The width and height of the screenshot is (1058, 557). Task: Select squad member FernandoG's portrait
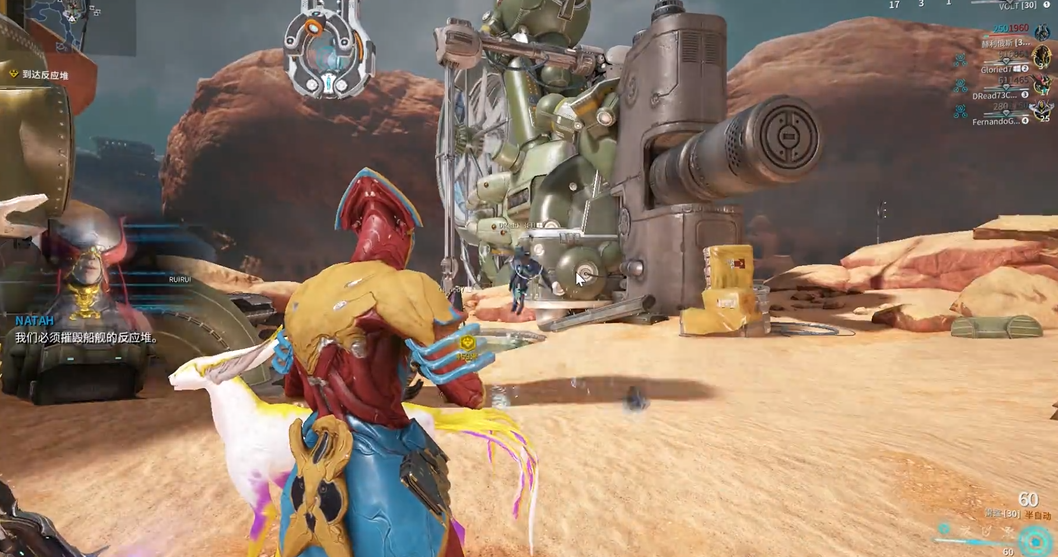point(1042,109)
